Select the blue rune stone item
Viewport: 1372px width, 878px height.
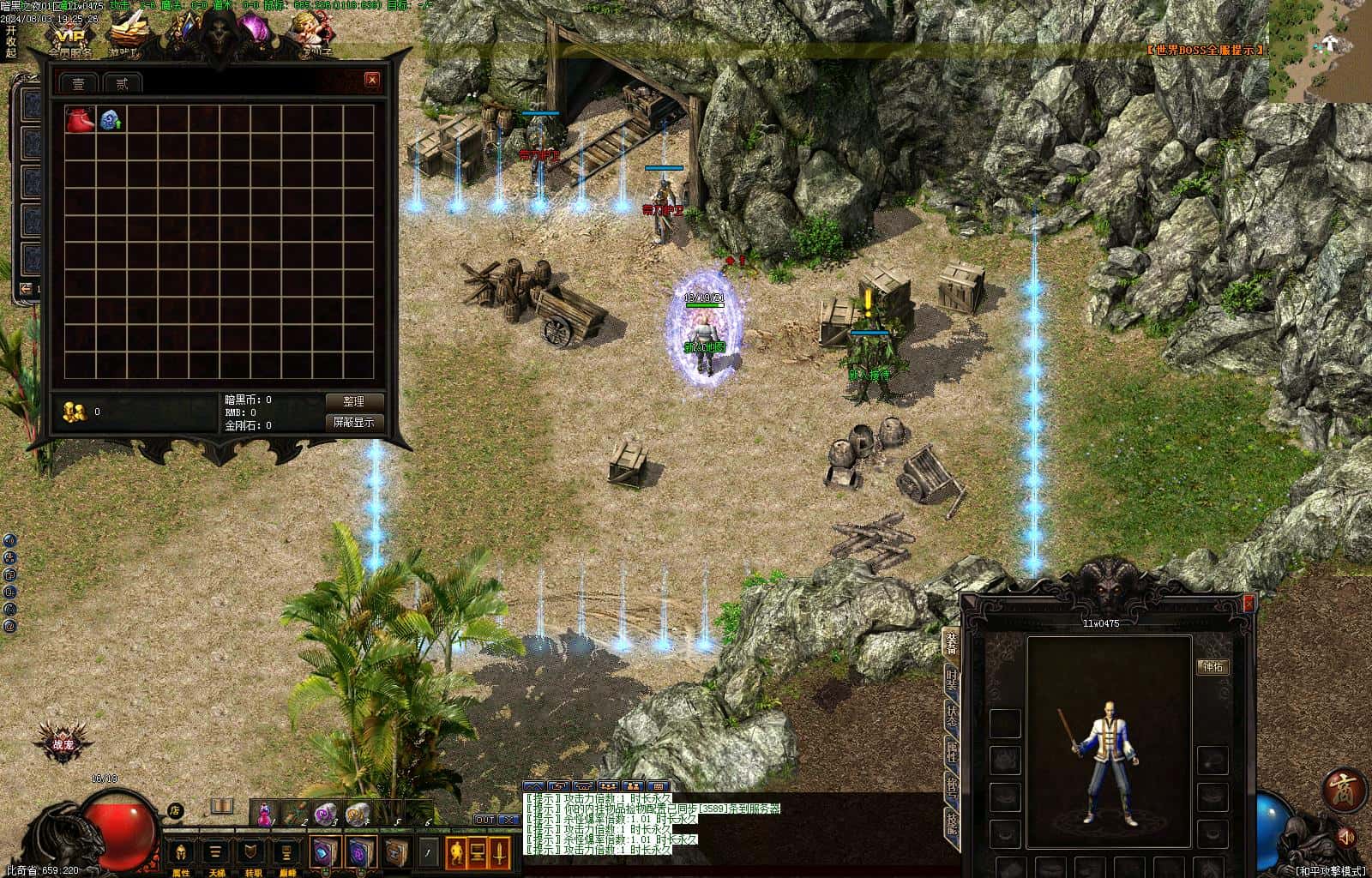[110, 120]
